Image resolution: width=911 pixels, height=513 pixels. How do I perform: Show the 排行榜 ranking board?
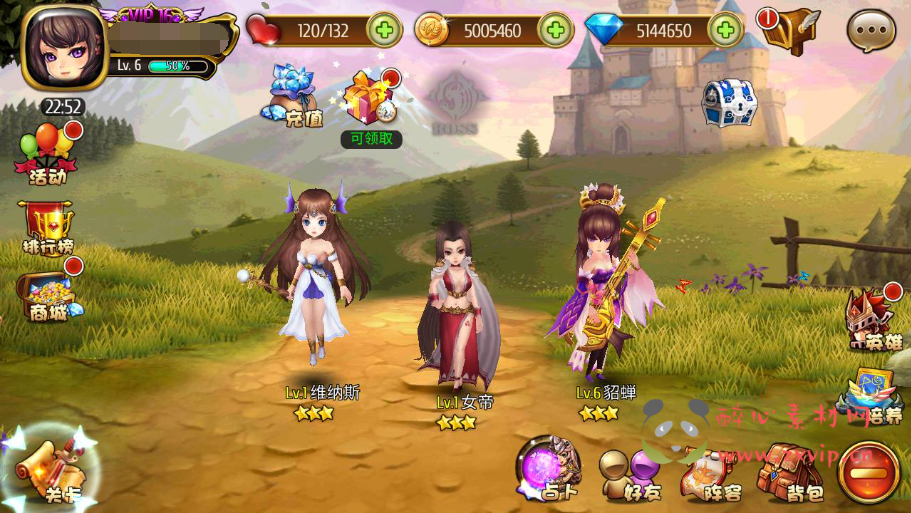point(47,227)
